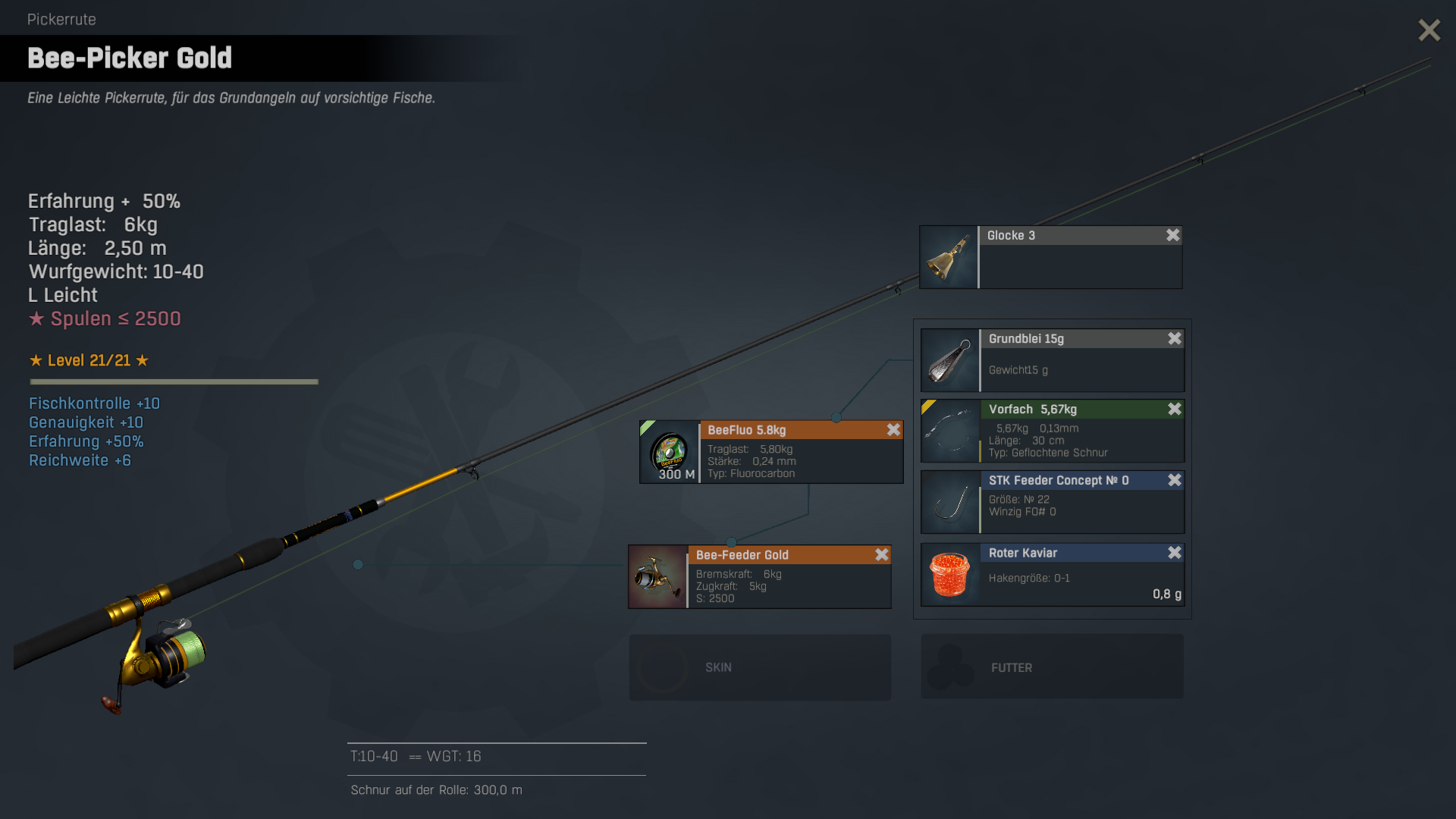Remove the Grundblei 15g sinker
The height and width of the screenshot is (819, 1456).
point(1174,338)
